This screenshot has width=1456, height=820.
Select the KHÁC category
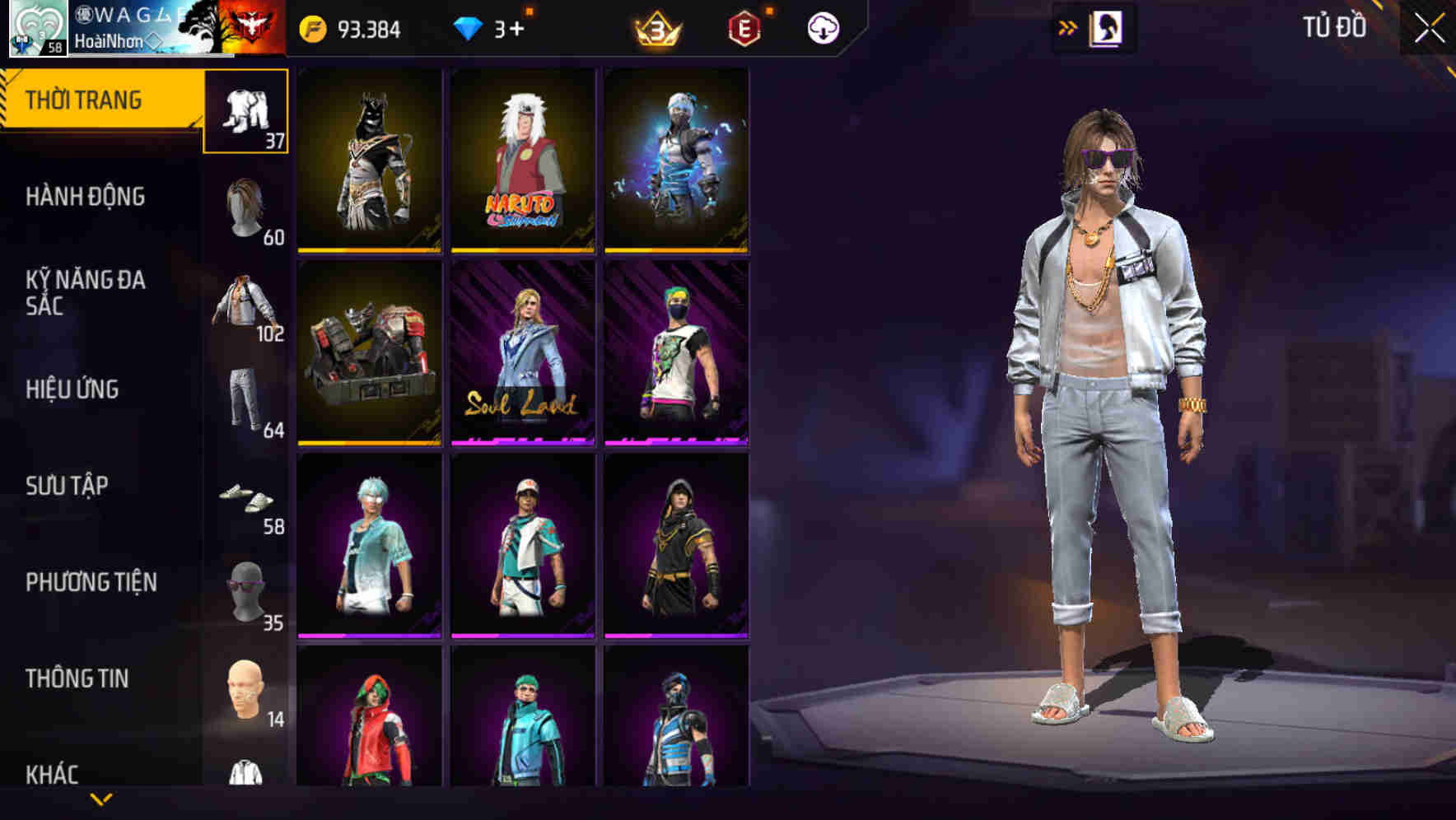point(52,774)
